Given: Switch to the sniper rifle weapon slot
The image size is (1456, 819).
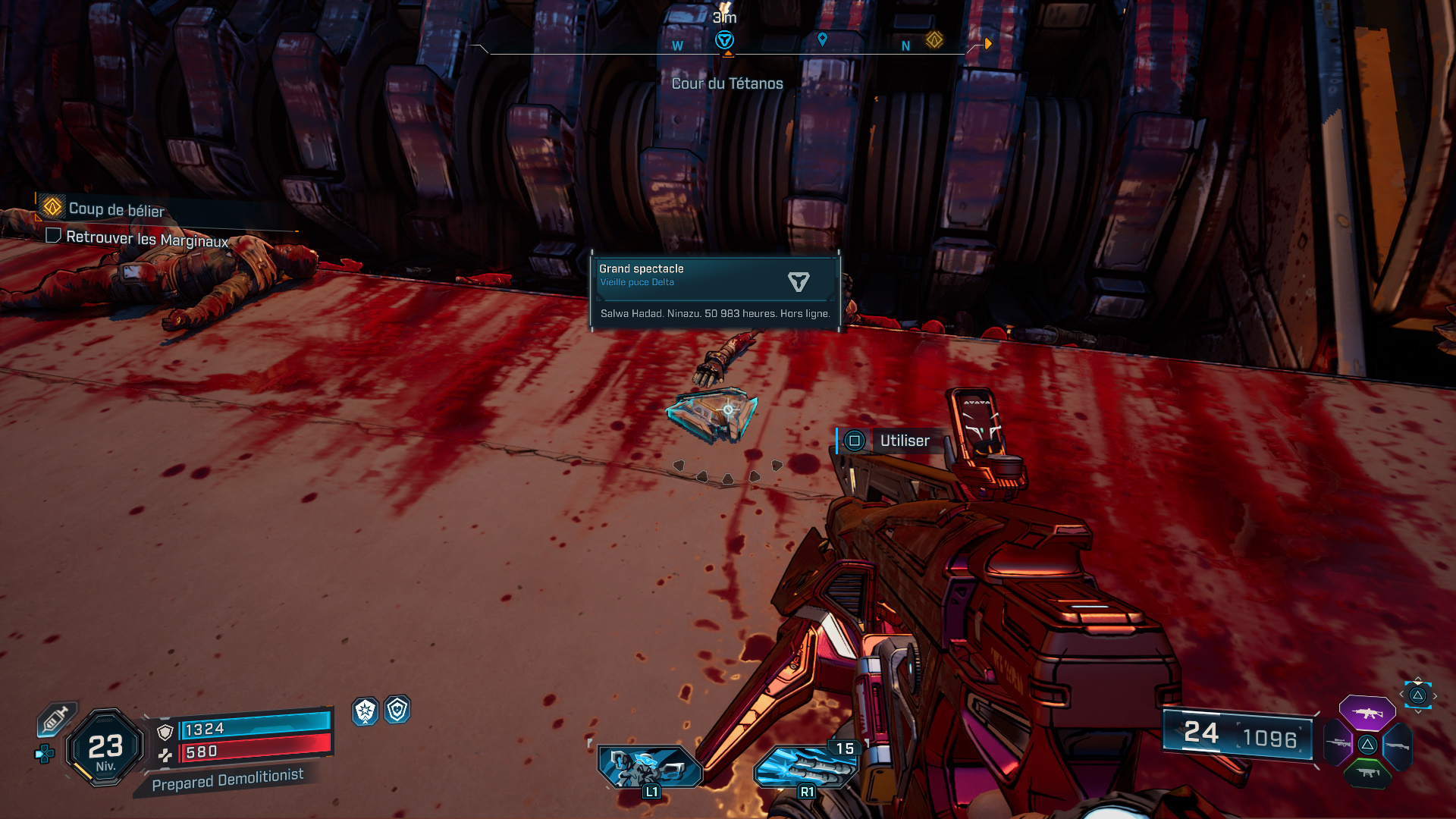Looking at the screenshot, I should [1338, 744].
